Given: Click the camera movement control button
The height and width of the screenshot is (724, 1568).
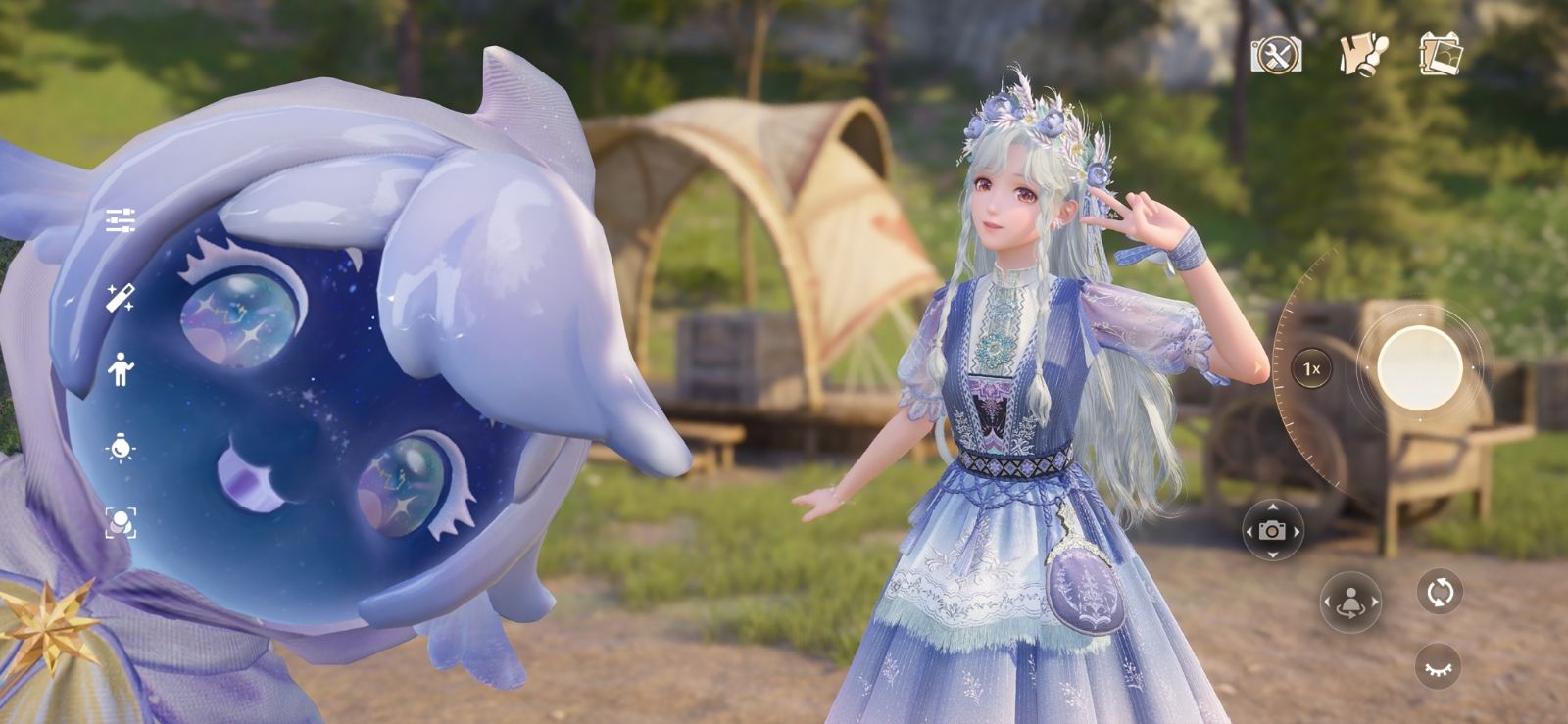Looking at the screenshot, I should [x=1272, y=531].
